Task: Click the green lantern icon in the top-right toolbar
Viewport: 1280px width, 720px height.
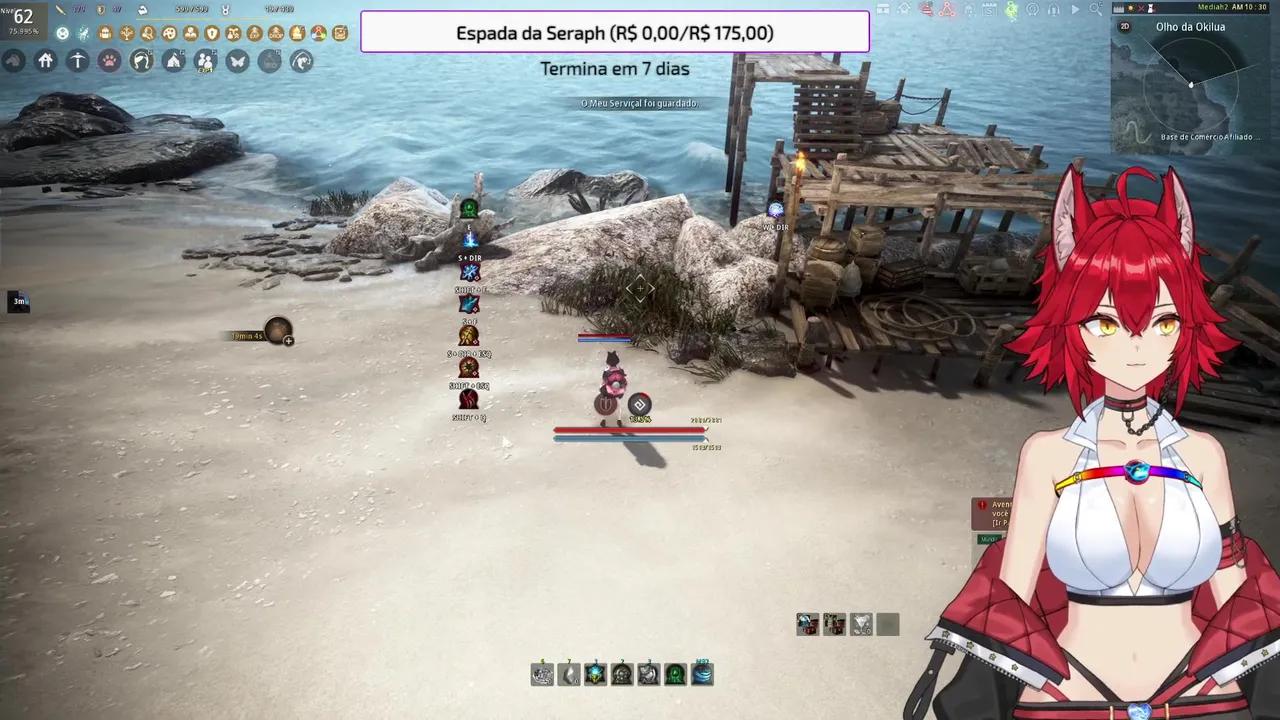Action: pyautogui.click(x=1012, y=9)
